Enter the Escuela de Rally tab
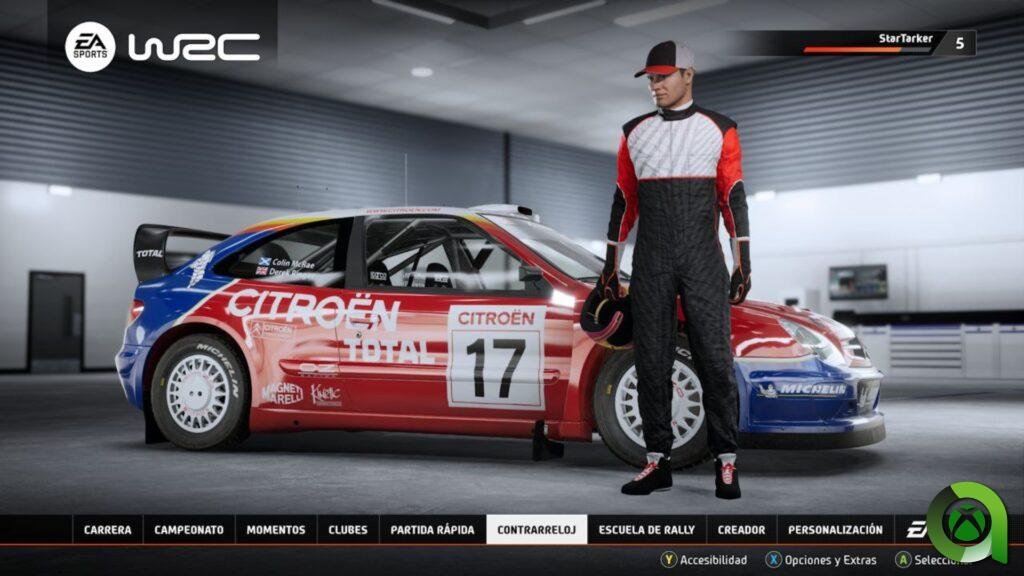 646,530
